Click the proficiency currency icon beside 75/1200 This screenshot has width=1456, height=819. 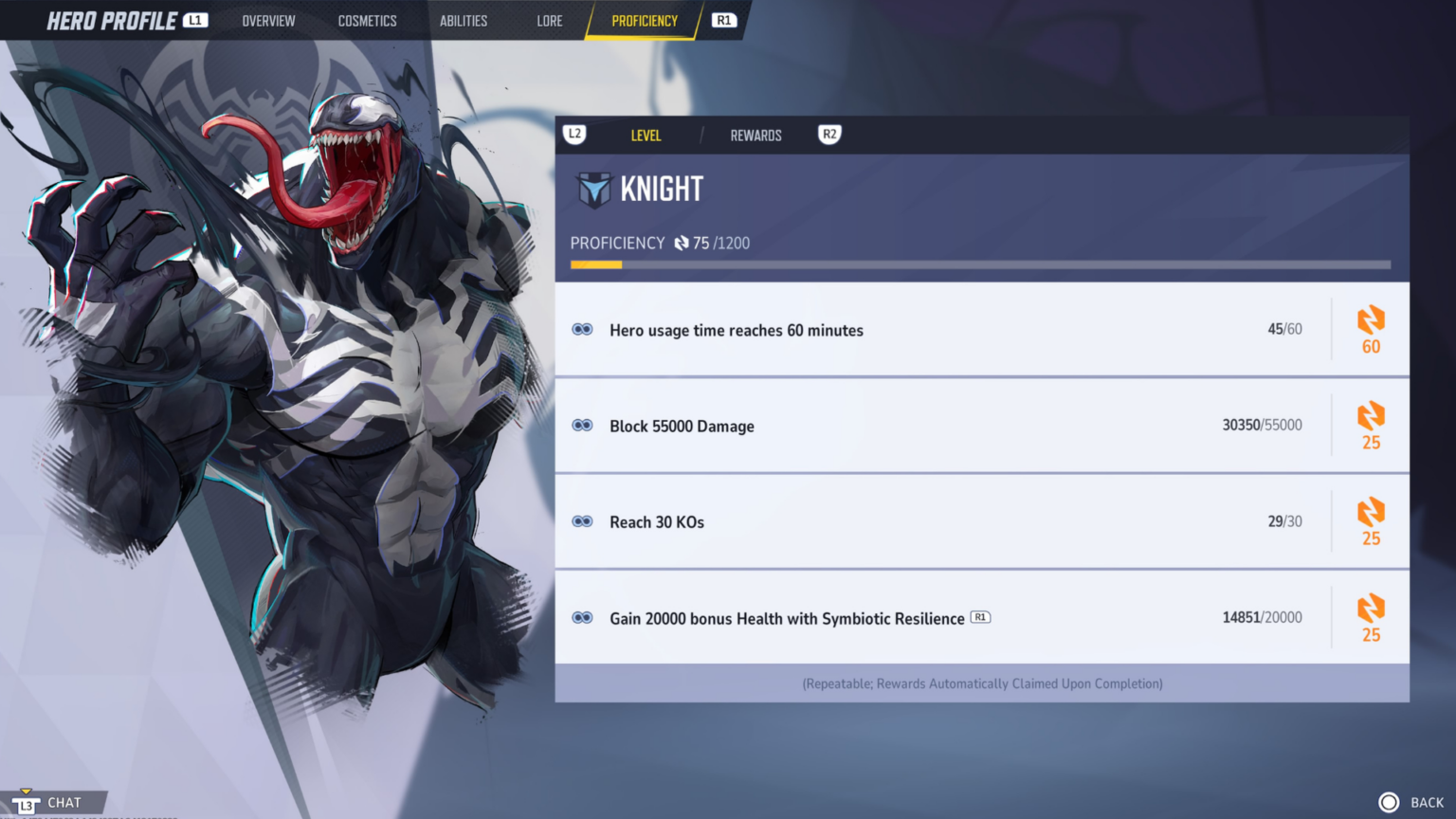682,243
